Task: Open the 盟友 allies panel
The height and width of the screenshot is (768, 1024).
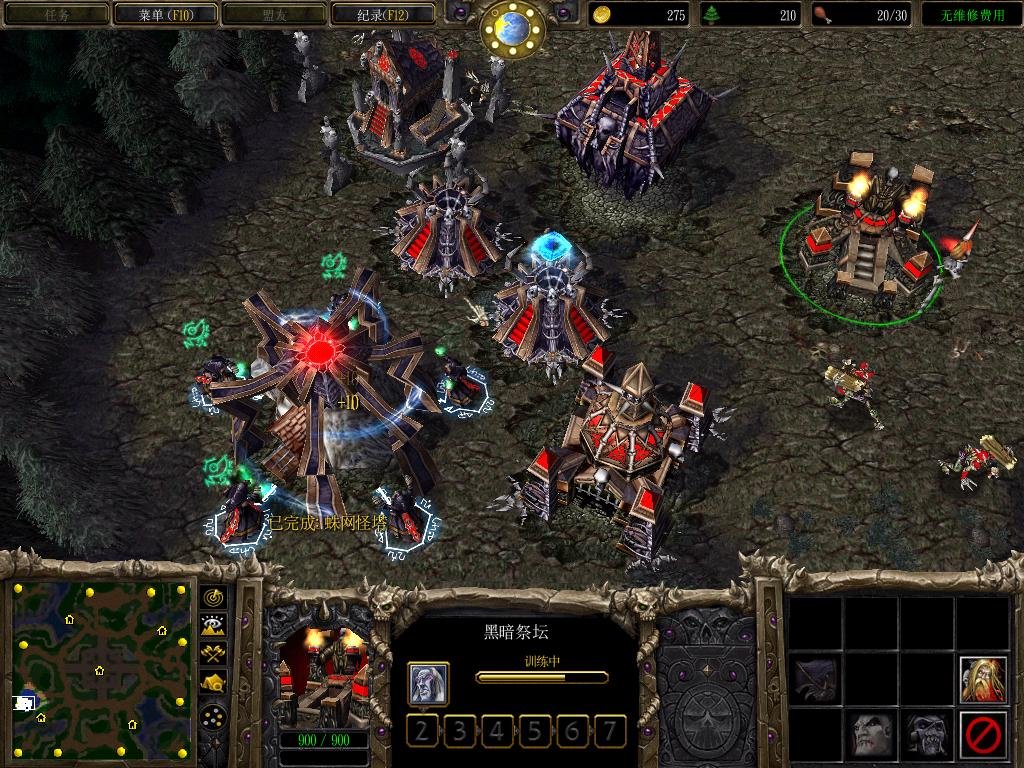Action: pos(273,14)
